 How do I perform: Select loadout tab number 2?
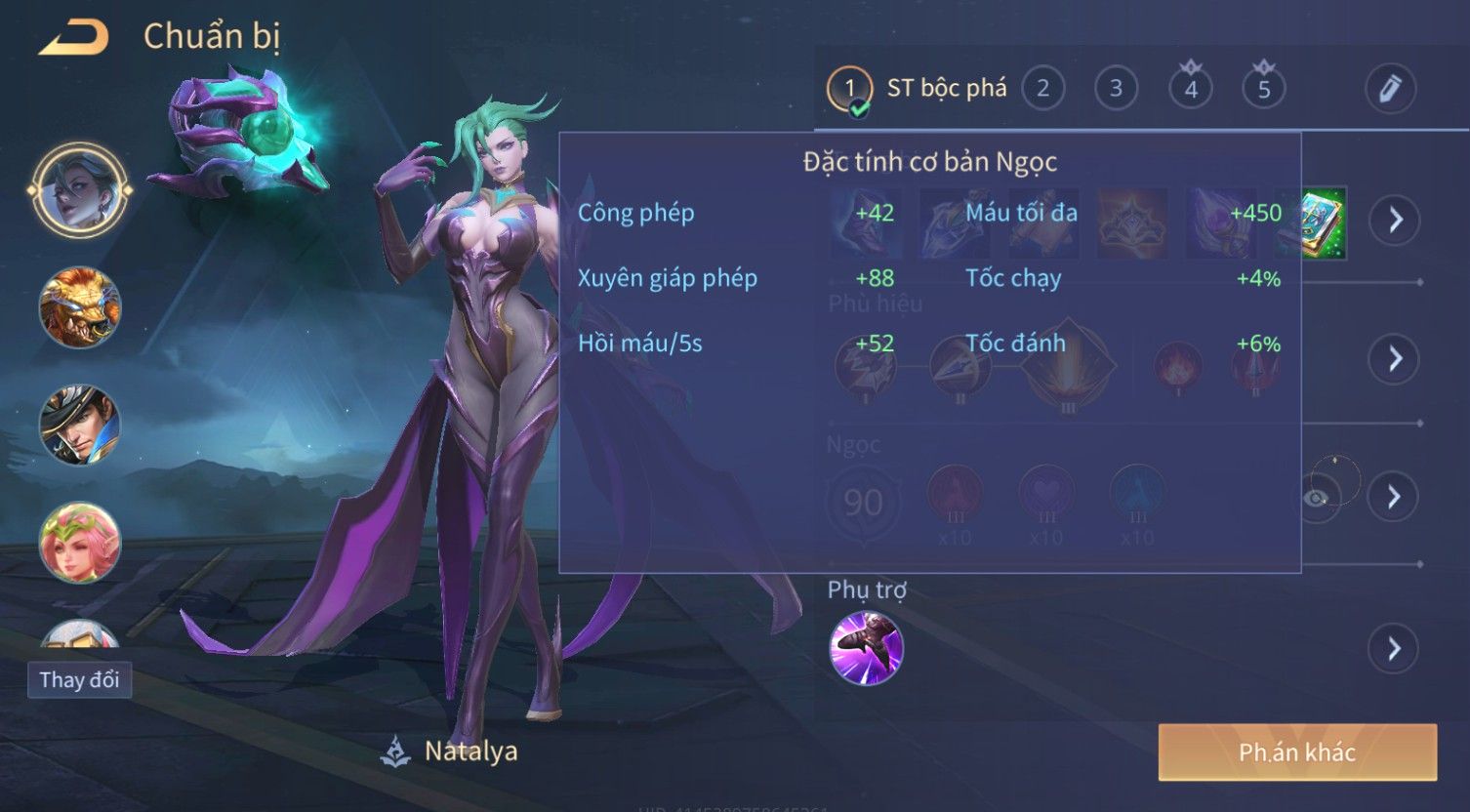click(1042, 89)
